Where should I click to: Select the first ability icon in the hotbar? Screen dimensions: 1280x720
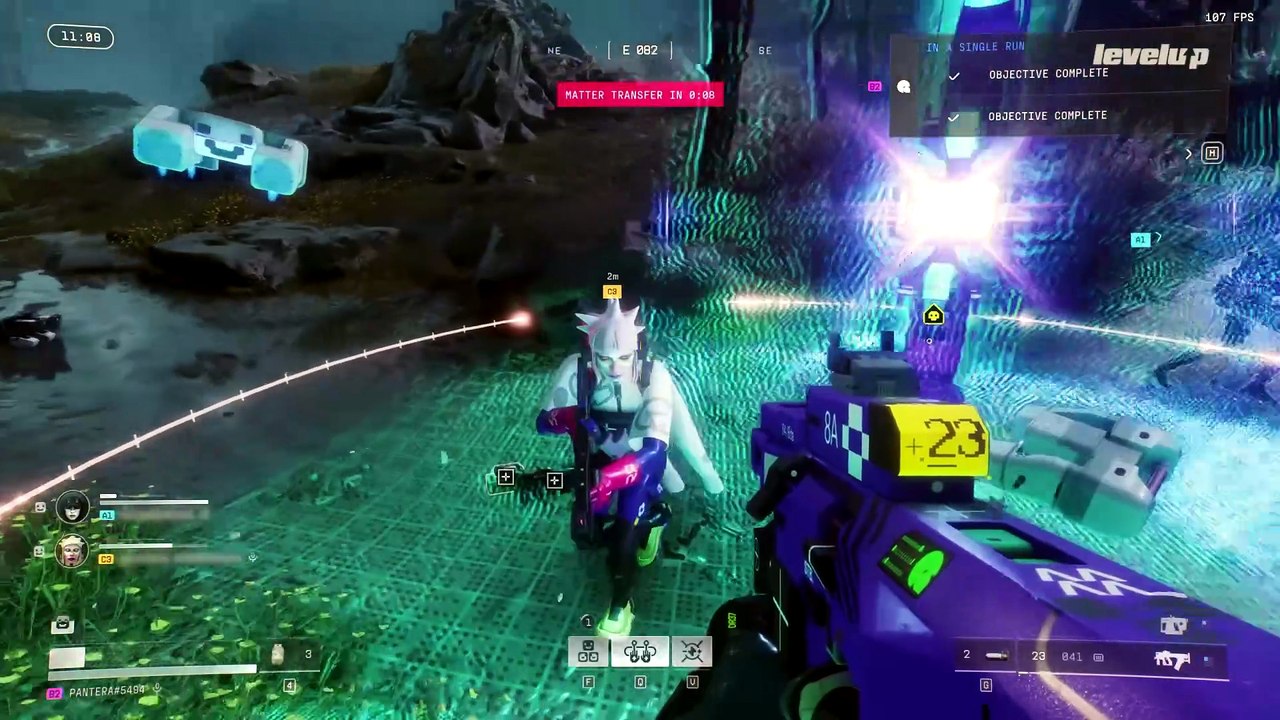[x=588, y=653]
